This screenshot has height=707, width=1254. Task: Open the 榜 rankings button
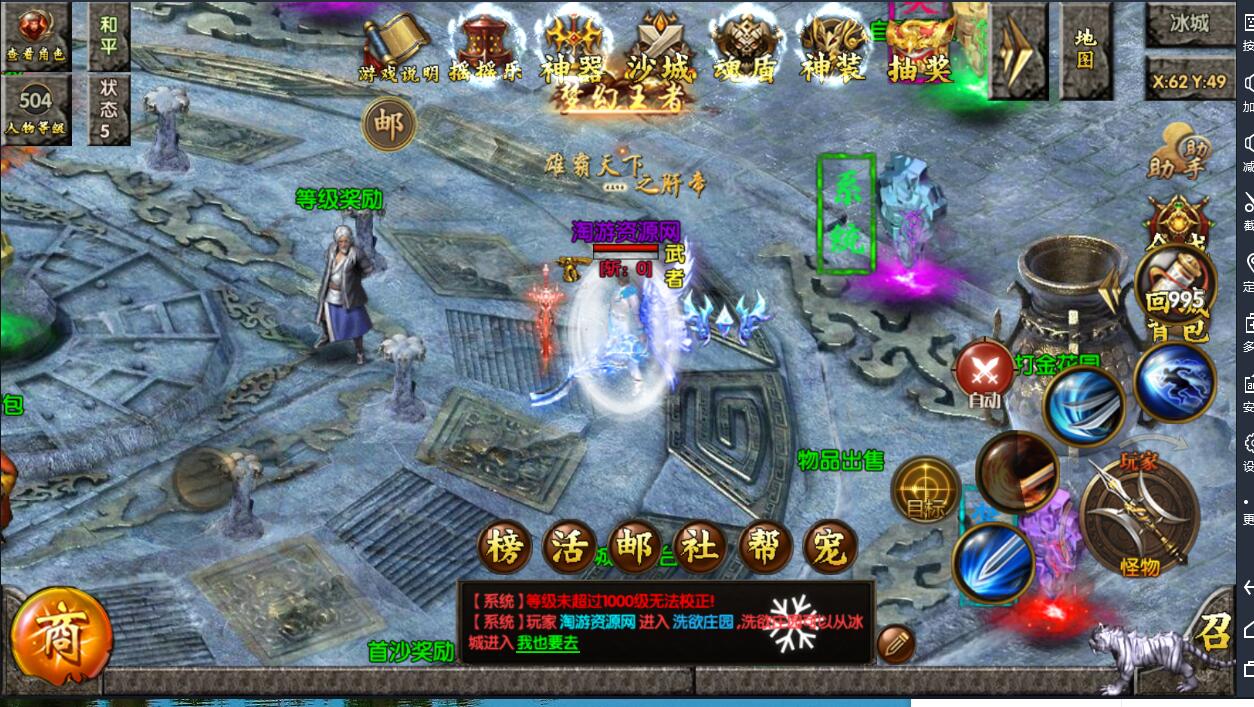pos(505,547)
